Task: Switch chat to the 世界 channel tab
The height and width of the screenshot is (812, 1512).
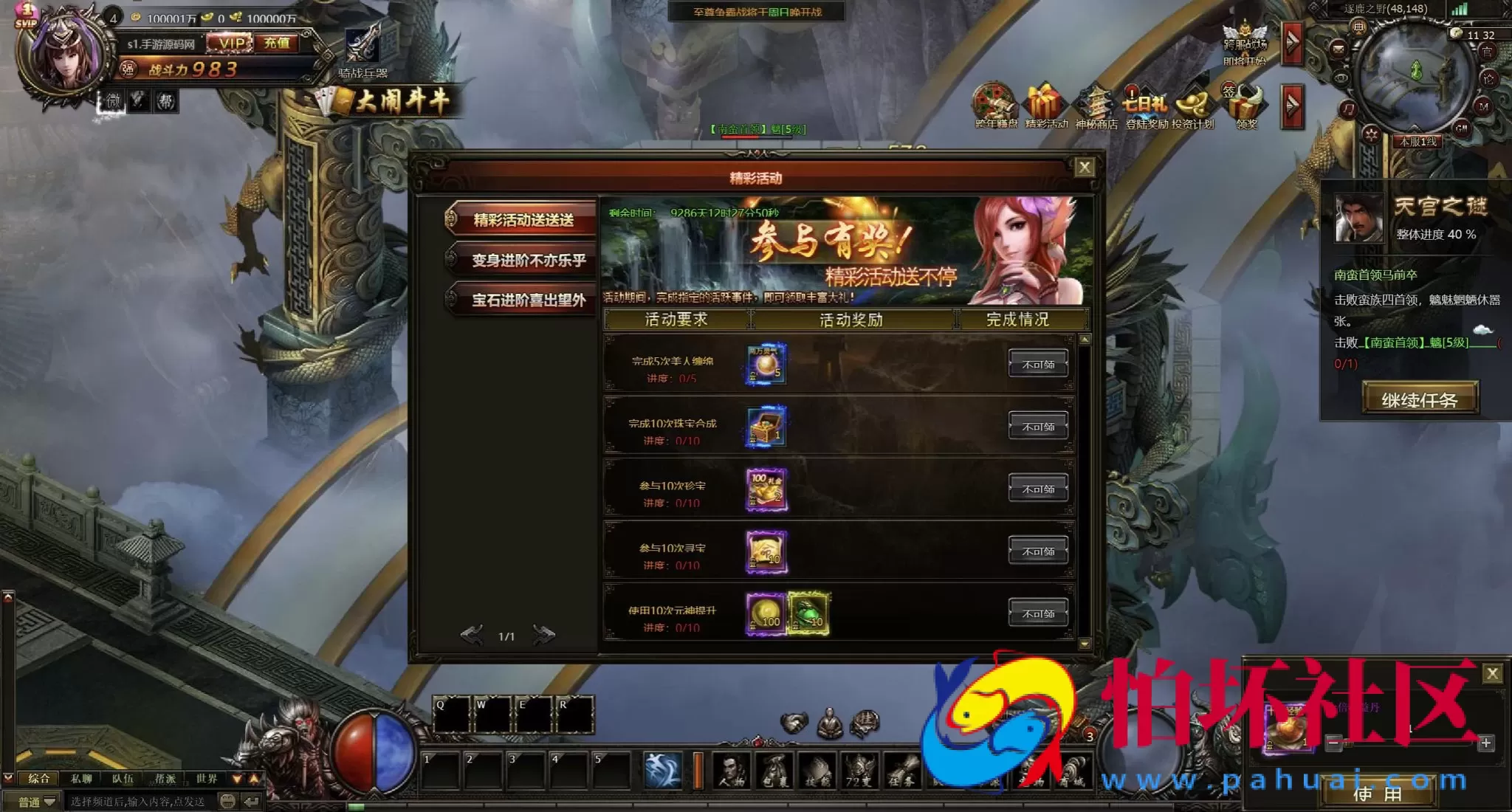Action: [x=207, y=779]
